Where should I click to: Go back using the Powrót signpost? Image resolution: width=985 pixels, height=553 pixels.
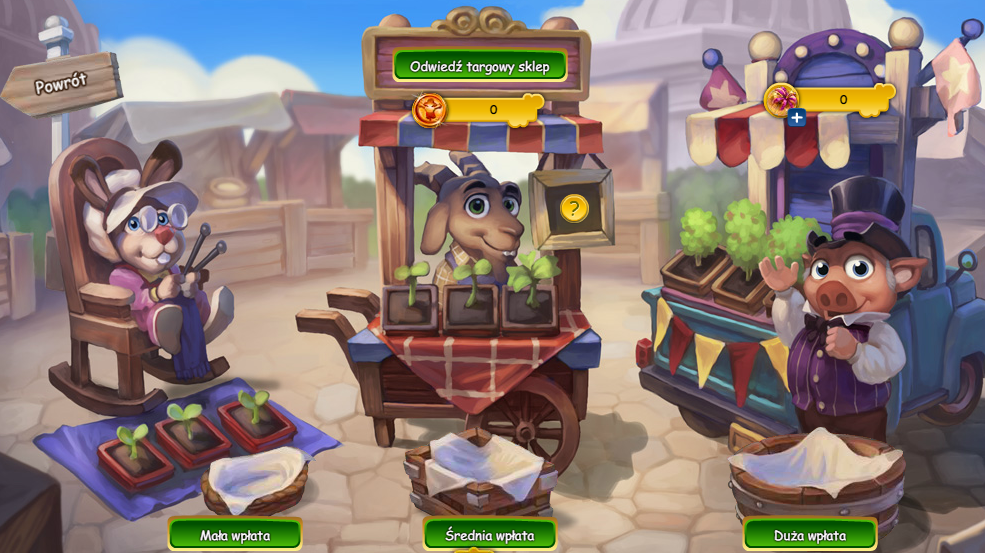62,85
